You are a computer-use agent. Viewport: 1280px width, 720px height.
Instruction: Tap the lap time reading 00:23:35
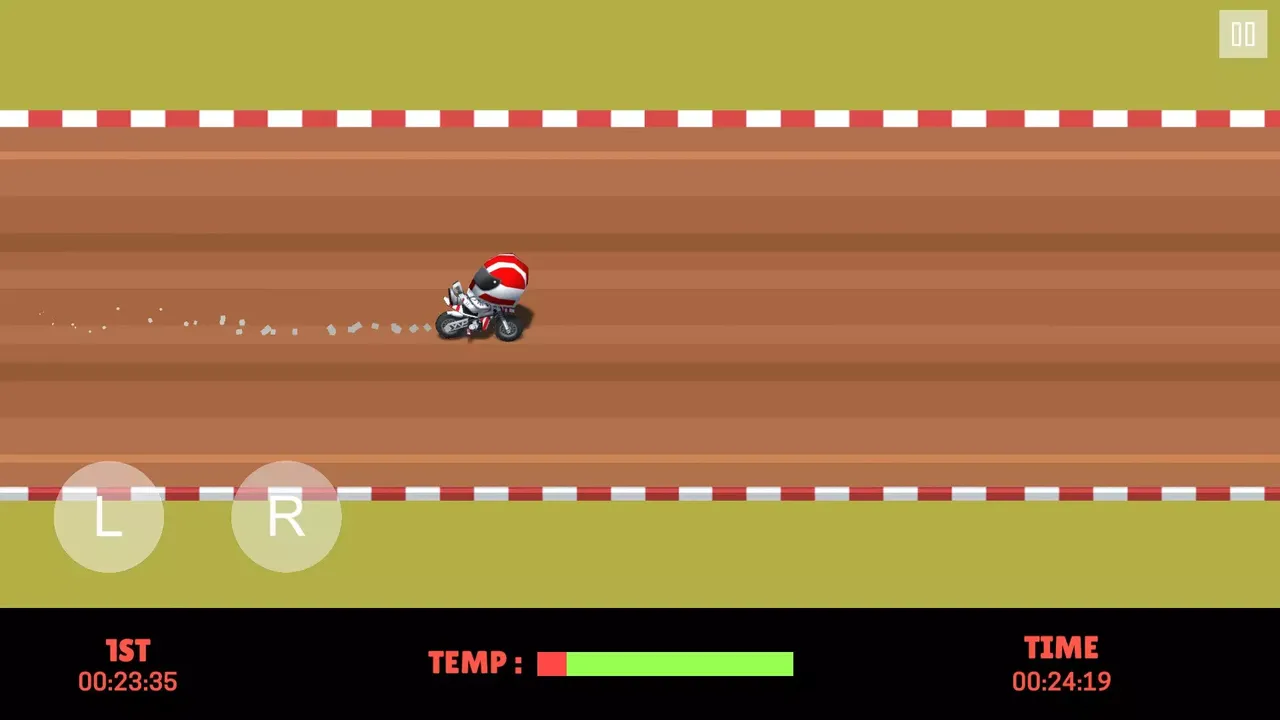pyautogui.click(x=127, y=681)
